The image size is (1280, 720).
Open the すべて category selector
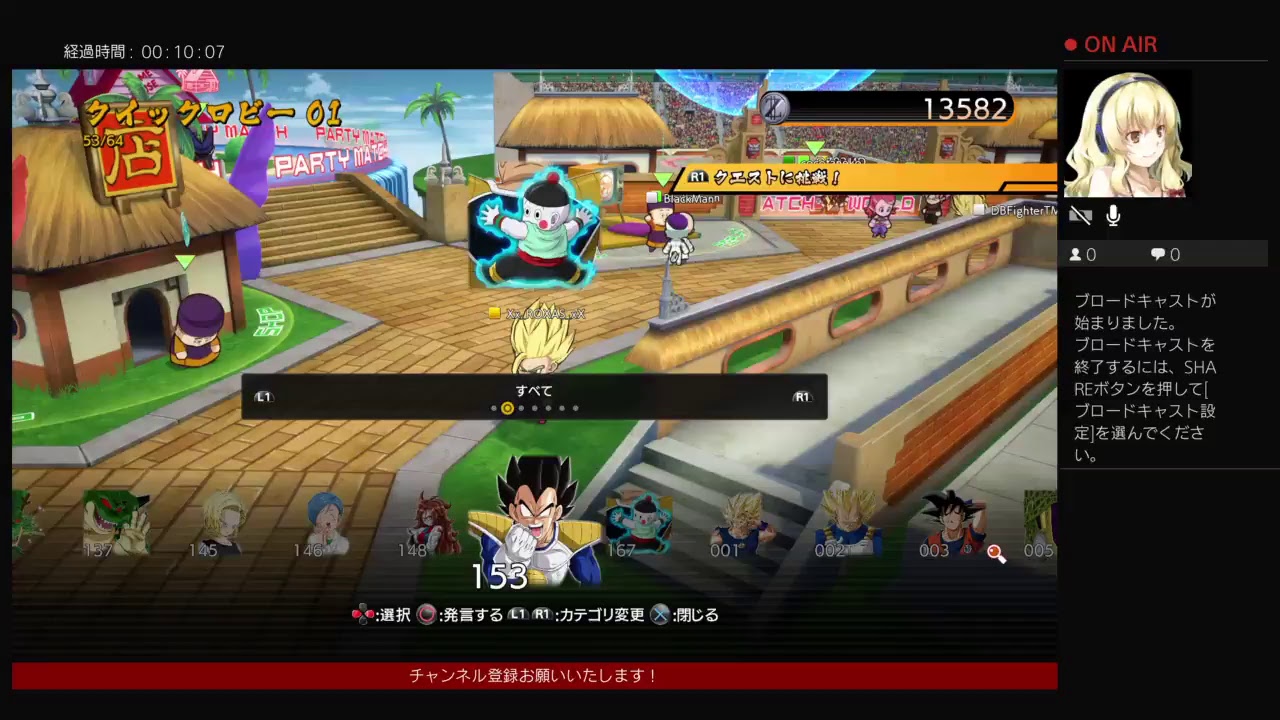pyautogui.click(x=533, y=391)
